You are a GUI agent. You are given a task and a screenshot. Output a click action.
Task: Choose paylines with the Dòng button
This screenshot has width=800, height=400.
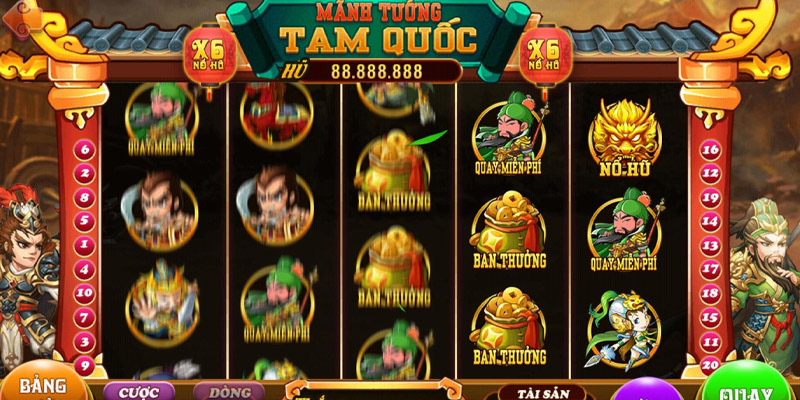tap(222, 391)
